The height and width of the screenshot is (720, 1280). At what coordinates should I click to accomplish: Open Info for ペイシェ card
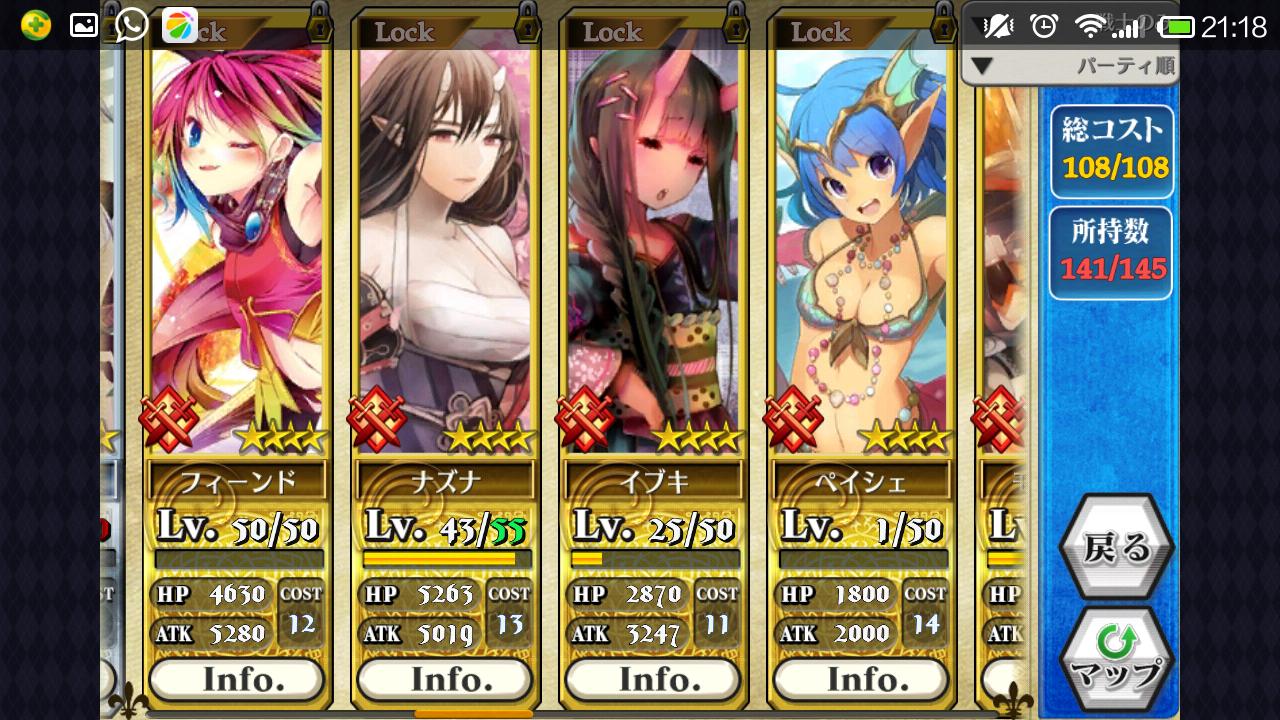coord(861,680)
